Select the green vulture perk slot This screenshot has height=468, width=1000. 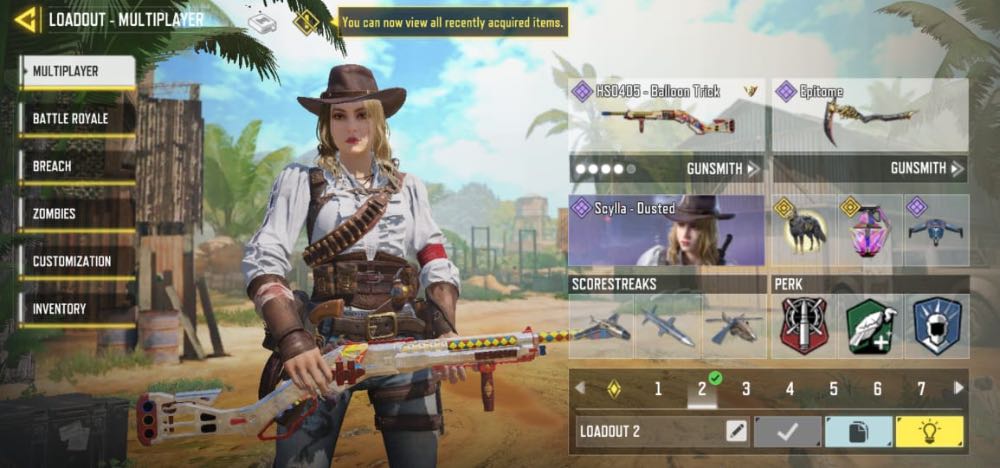(x=870, y=326)
